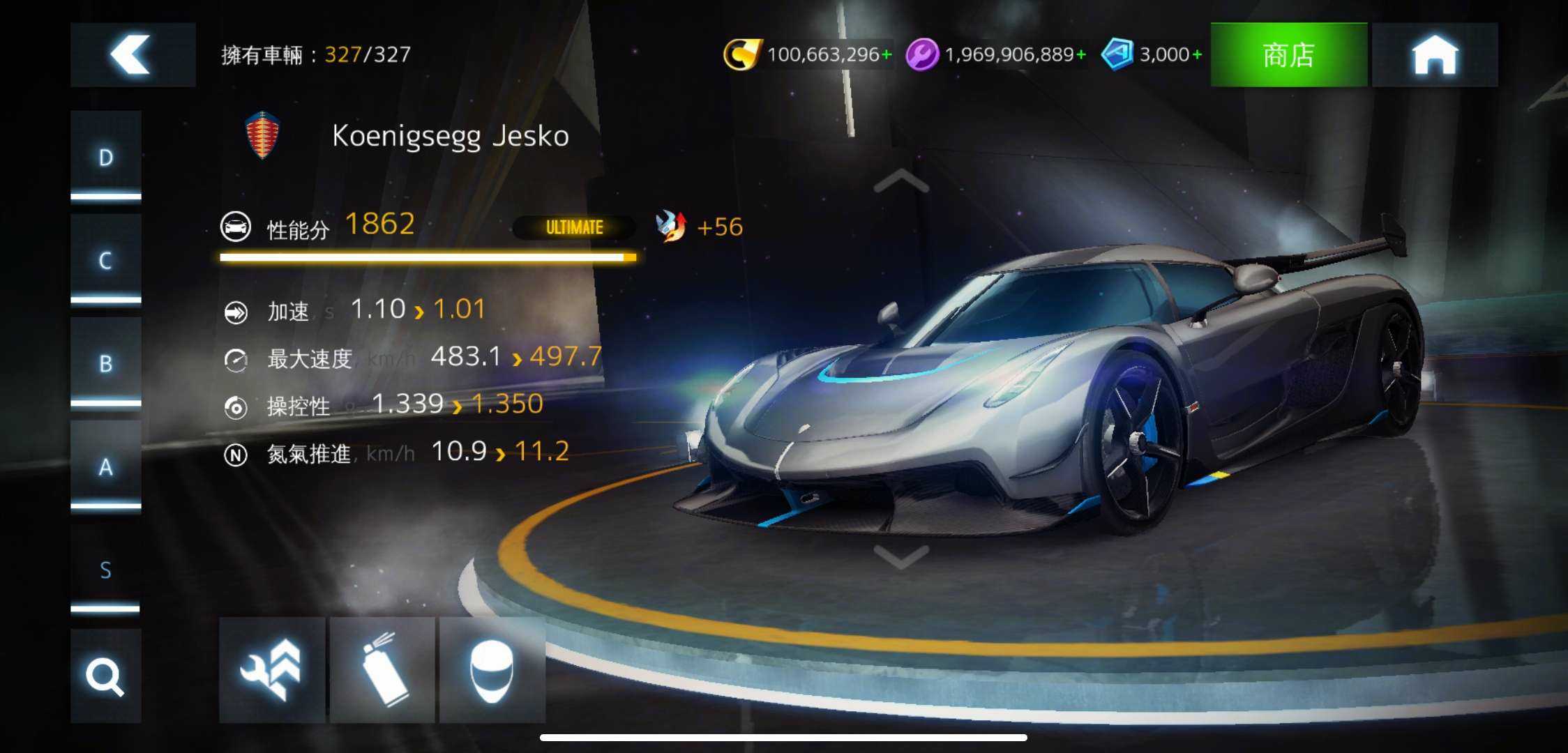Return to the home screen
The height and width of the screenshot is (753, 1568).
pyautogui.click(x=1434, y=54)
